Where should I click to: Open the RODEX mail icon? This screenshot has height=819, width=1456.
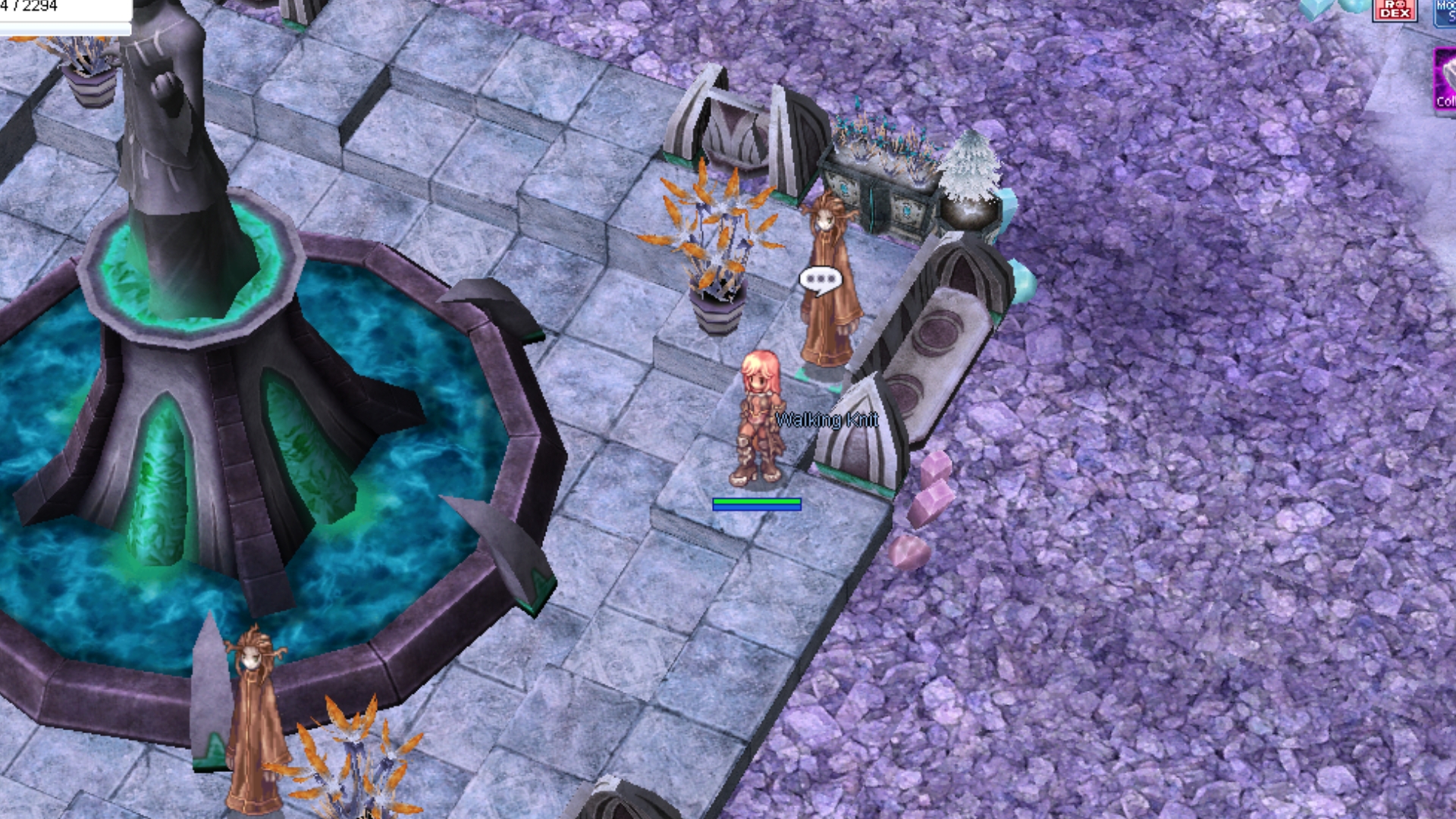click(x=1395, y=10)
